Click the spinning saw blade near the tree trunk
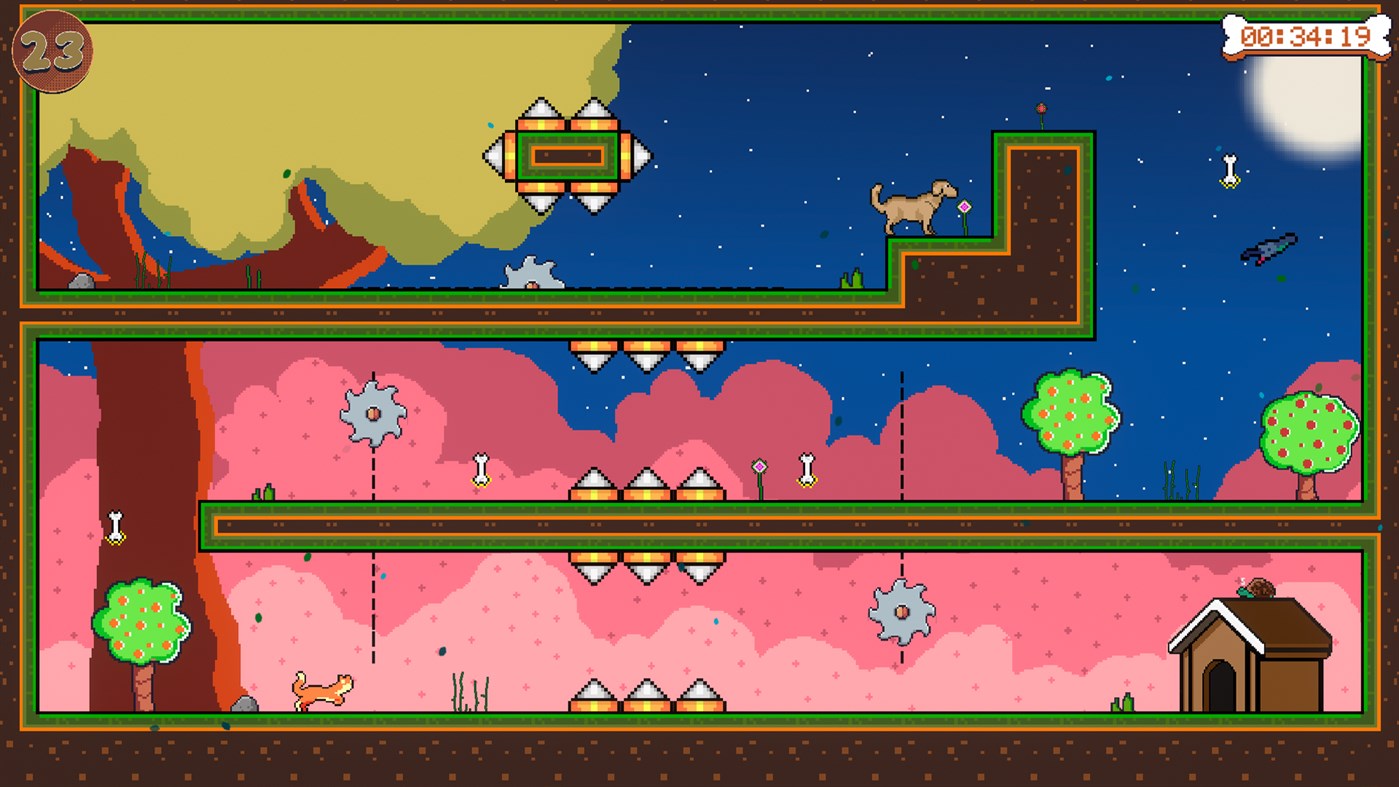This screenshot has height=787, width=1399. [x=373, y=411]
